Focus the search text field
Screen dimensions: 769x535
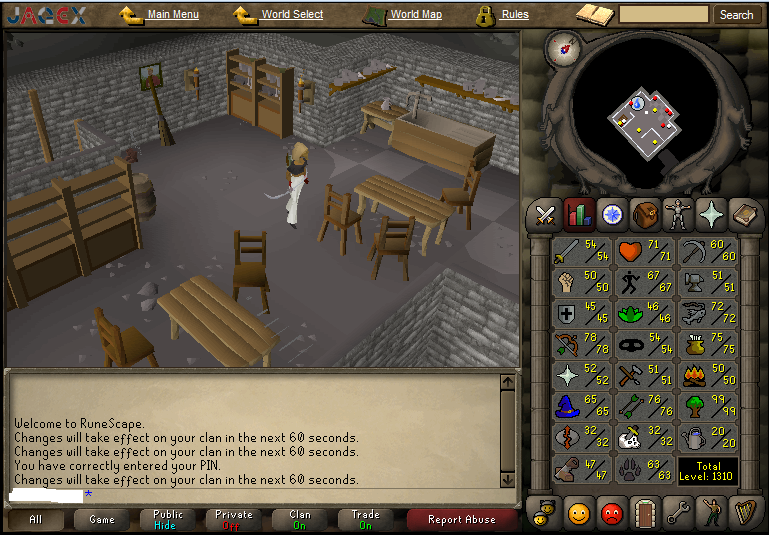664,15
